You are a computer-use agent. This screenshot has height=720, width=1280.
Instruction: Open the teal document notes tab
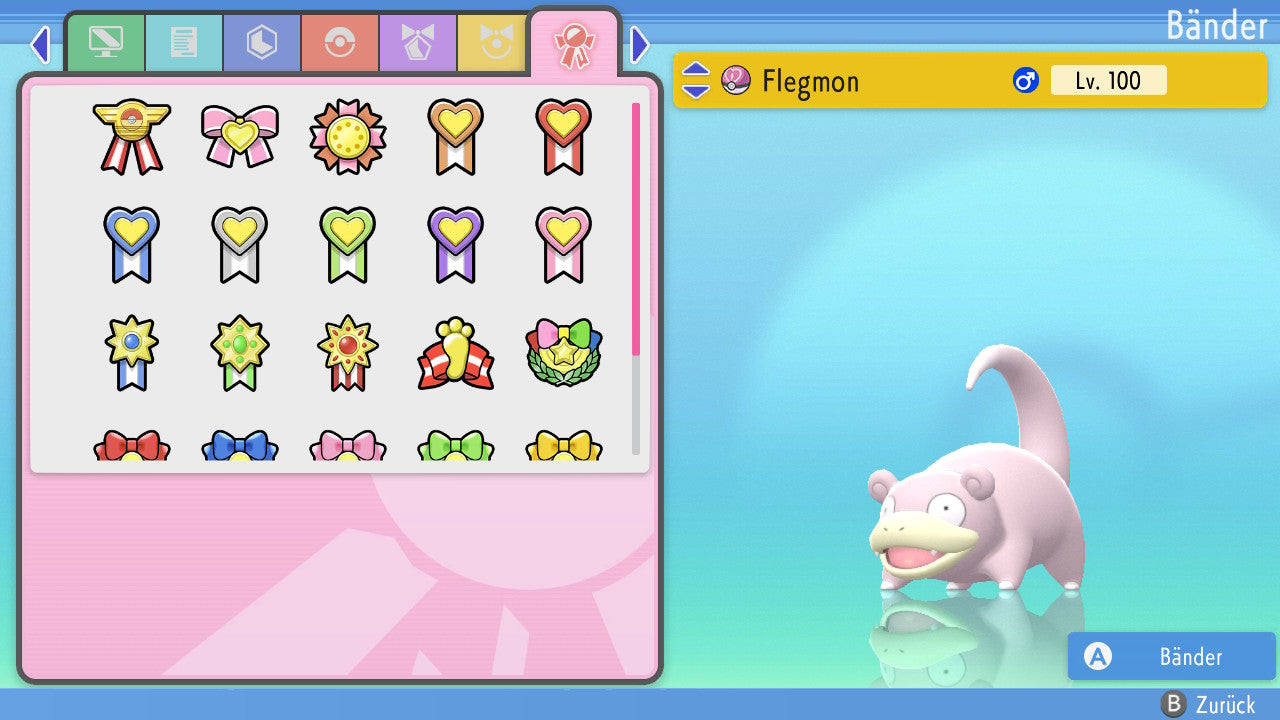(184, 43)
